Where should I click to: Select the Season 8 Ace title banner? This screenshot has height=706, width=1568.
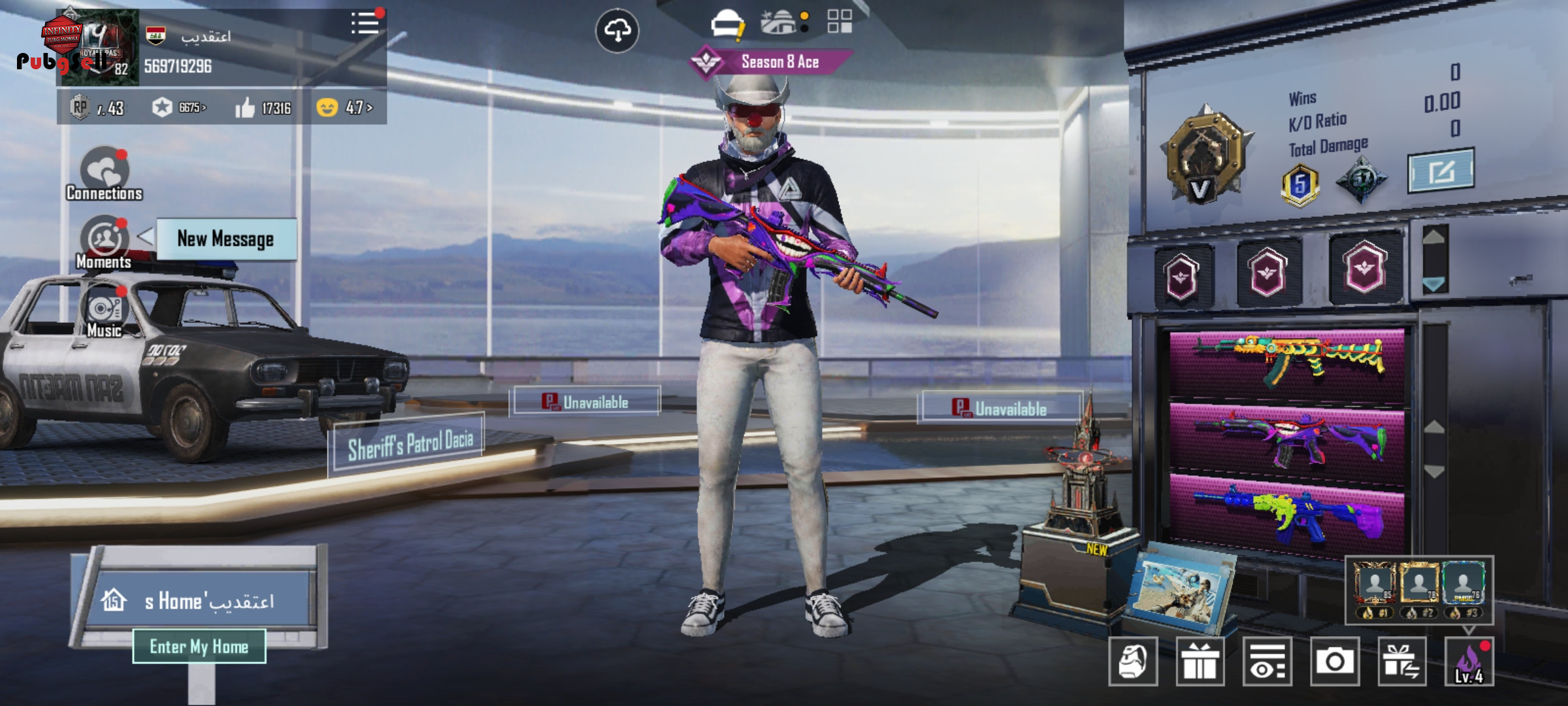click(x=771, y=62)
